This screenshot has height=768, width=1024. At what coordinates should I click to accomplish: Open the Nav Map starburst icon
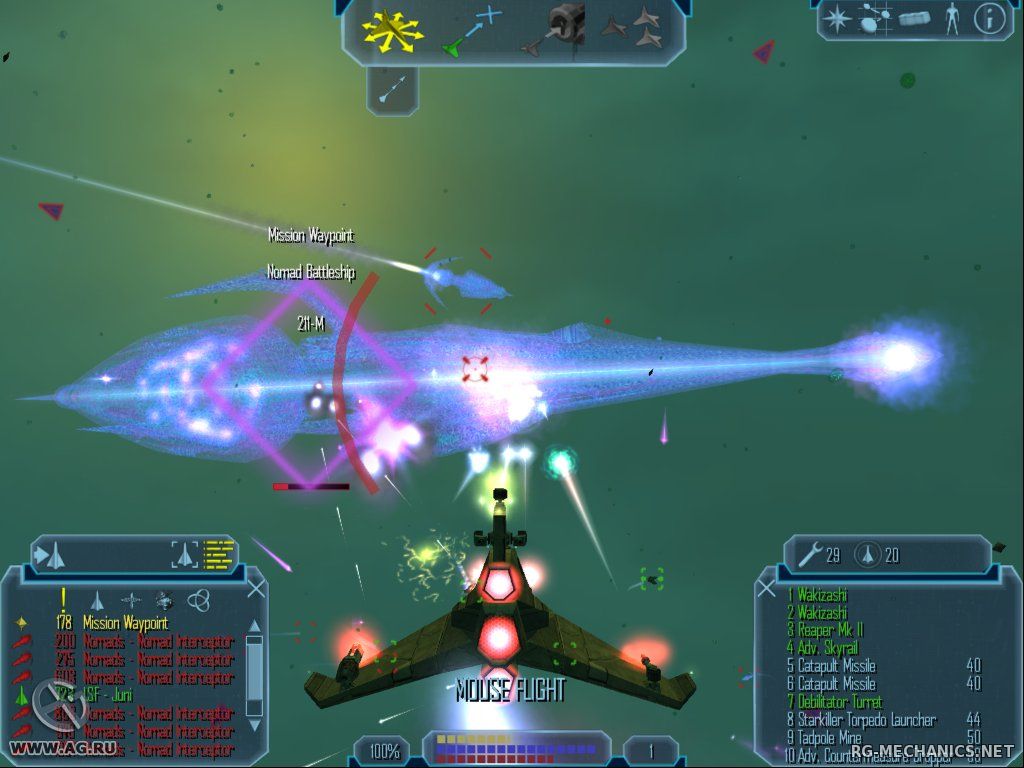coord(836,18)
